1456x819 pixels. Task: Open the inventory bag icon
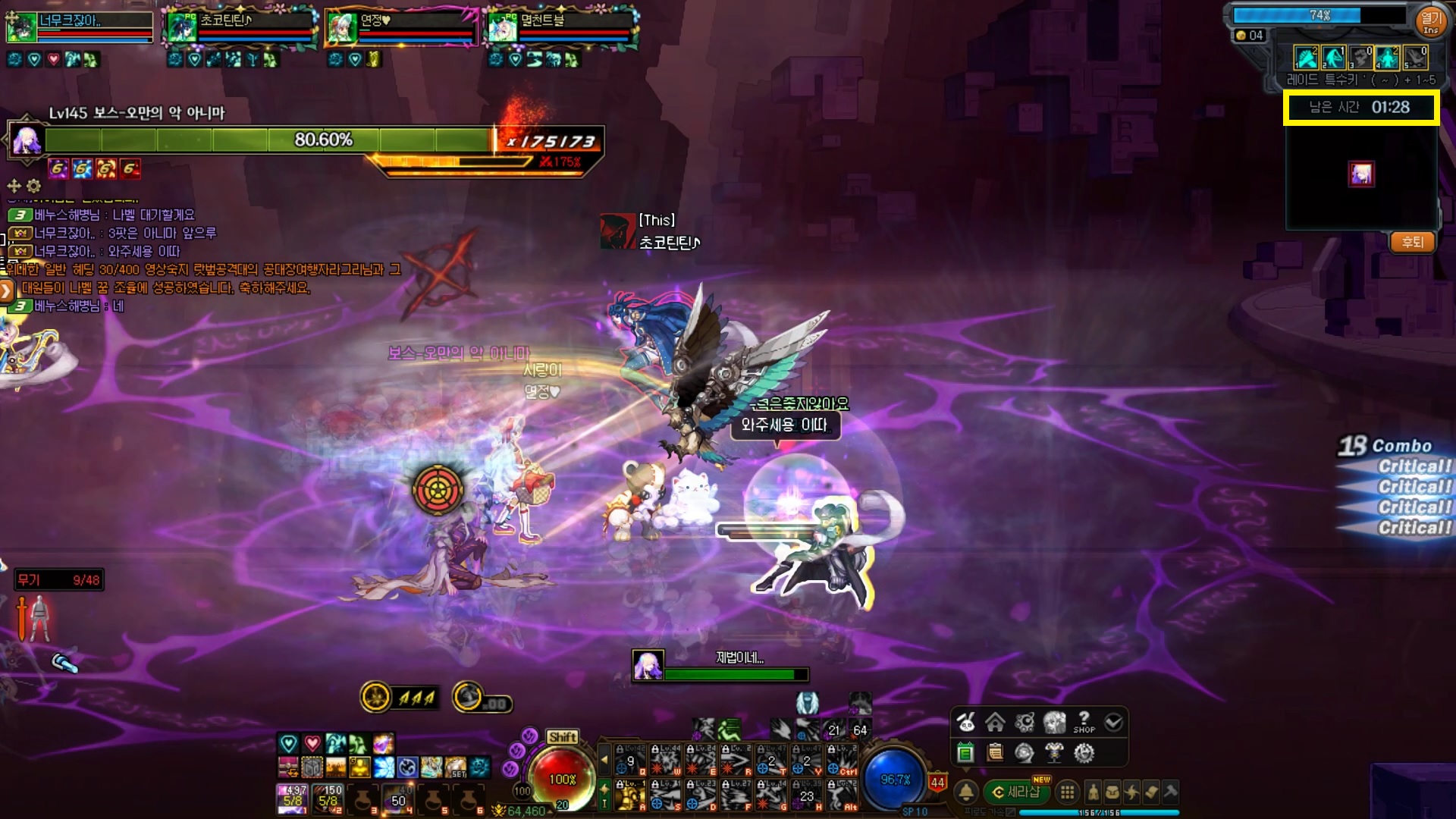click(1112, 792)
